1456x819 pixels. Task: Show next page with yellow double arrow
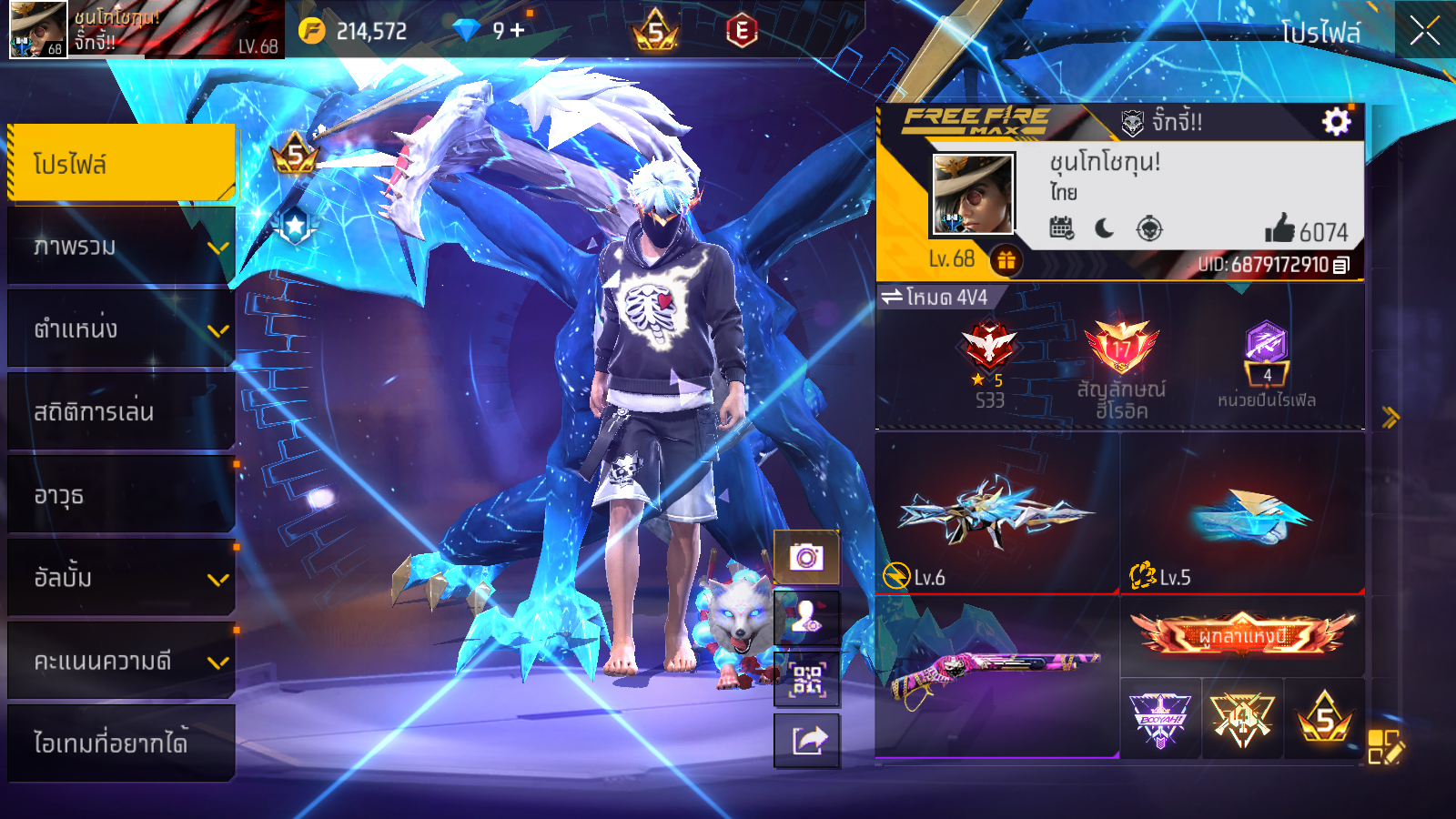pos(1390,418)
